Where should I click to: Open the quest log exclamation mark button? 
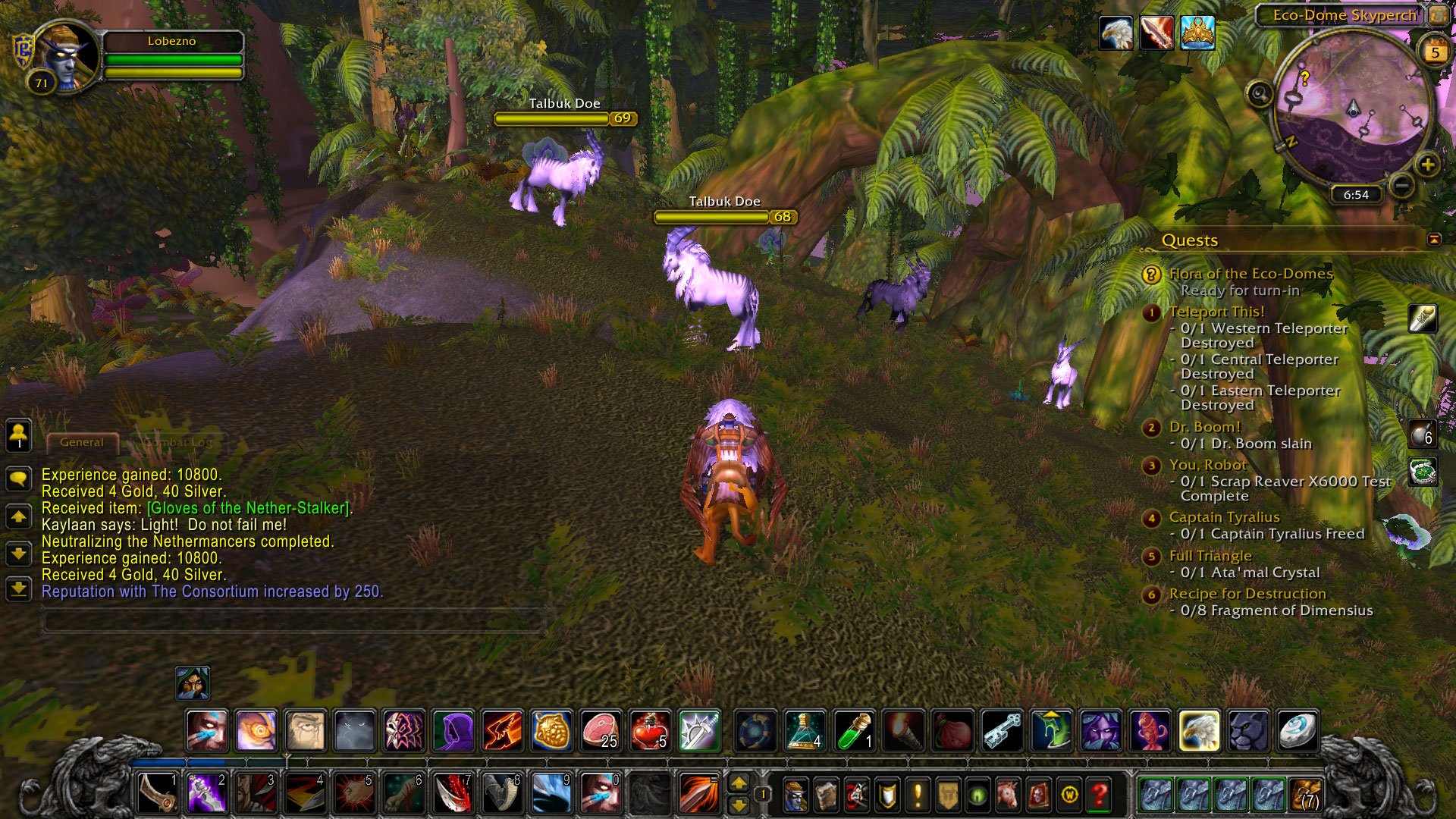[x=918, y=795]
